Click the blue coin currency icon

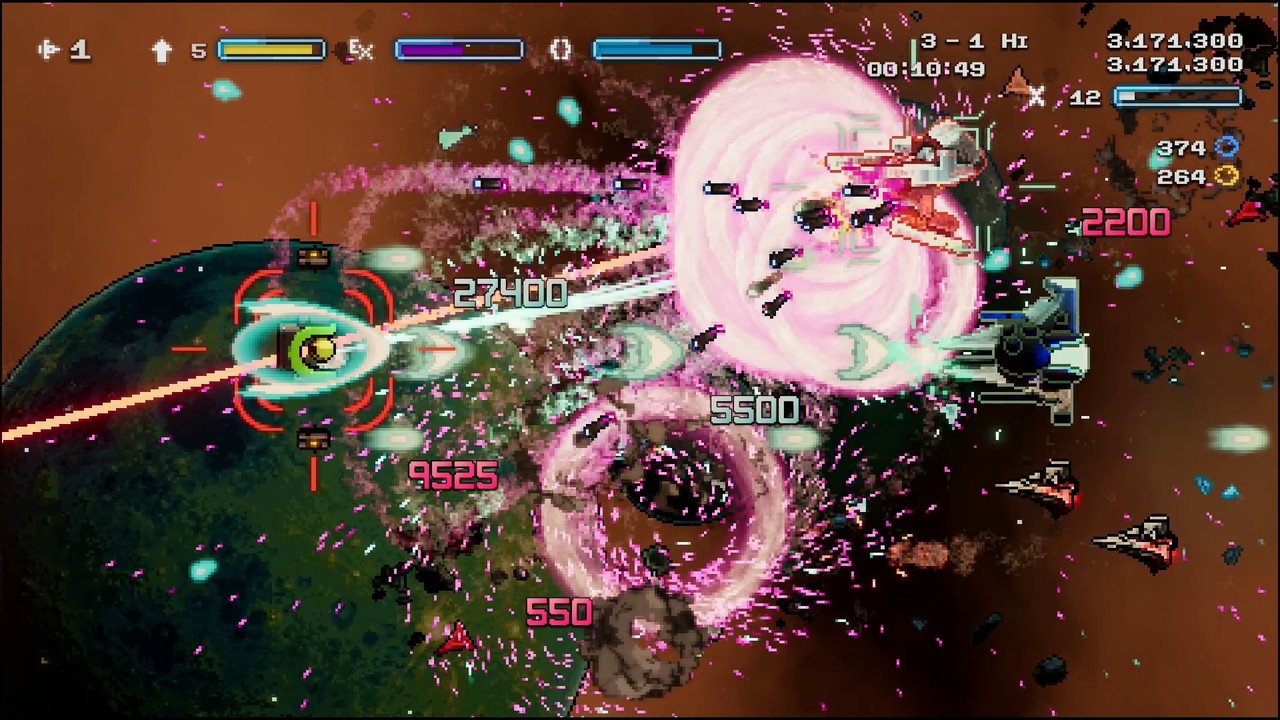tap(1228, 148)
